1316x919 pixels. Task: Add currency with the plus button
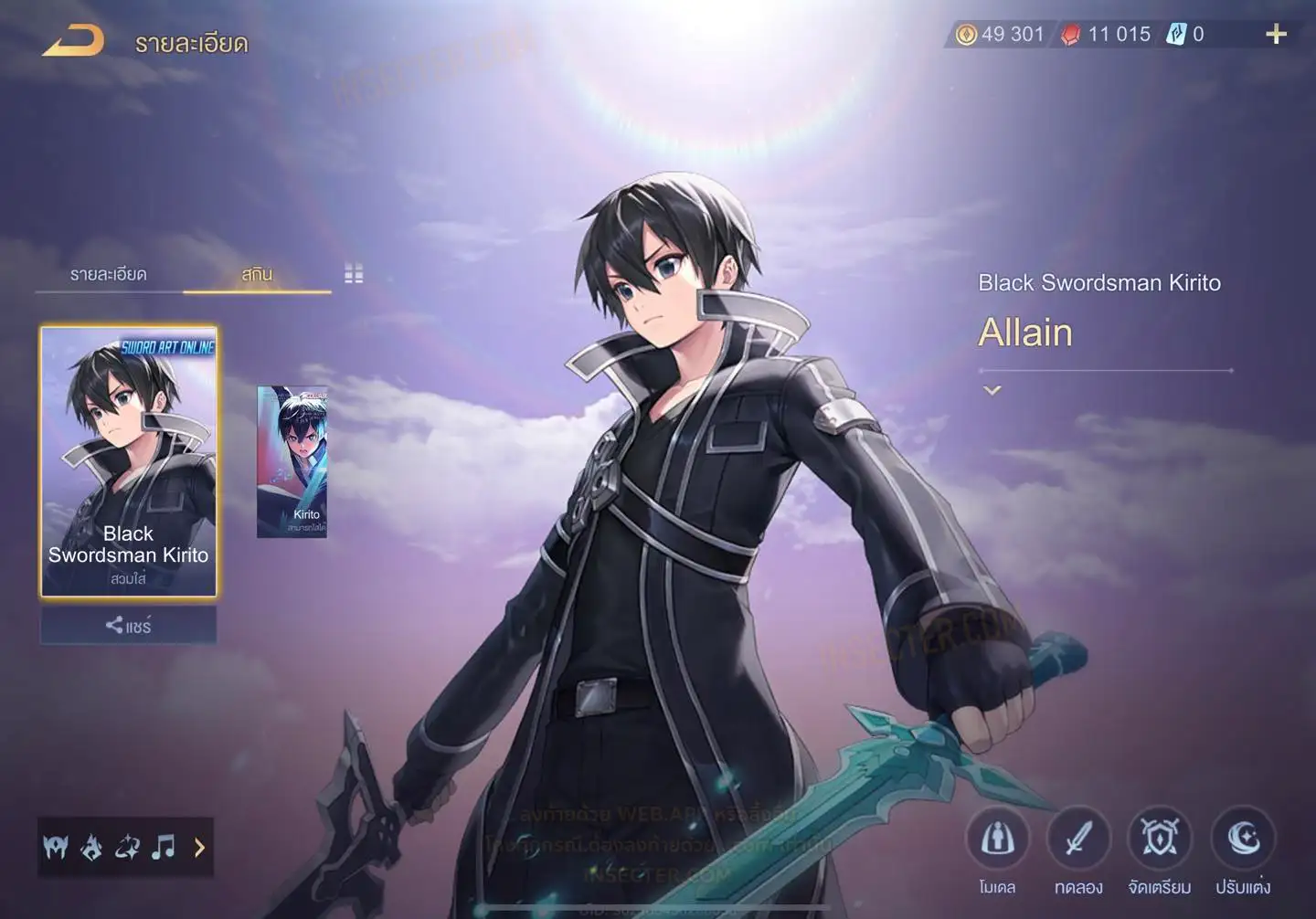pyautogui.click(x=1276, y=35)
